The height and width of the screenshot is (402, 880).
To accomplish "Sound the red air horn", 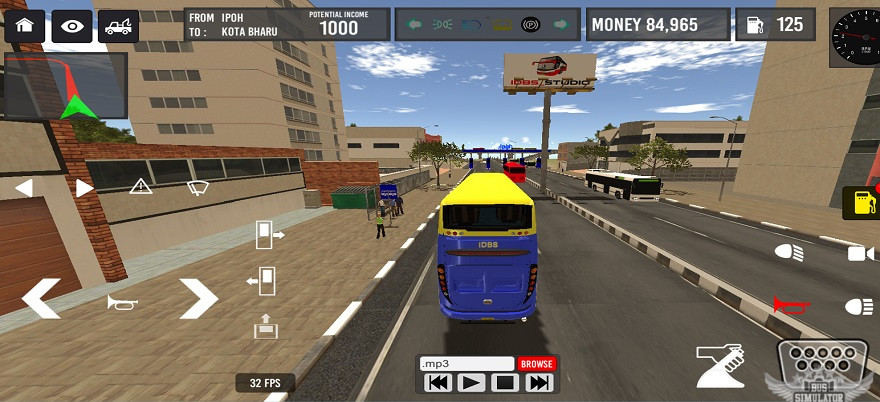I will tap(789, 305).
